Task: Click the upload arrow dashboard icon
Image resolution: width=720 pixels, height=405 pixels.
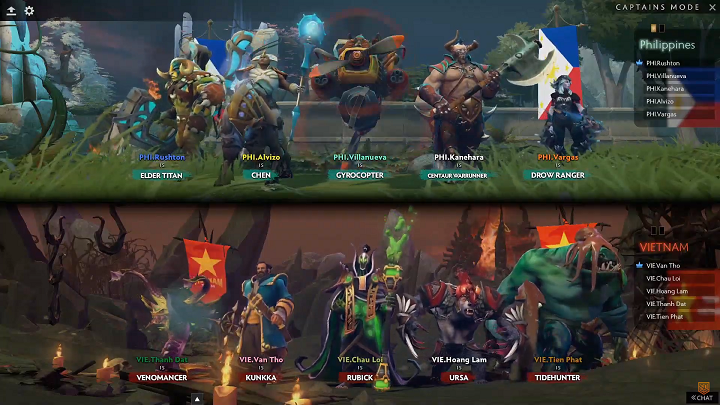Action: point(11,10)
